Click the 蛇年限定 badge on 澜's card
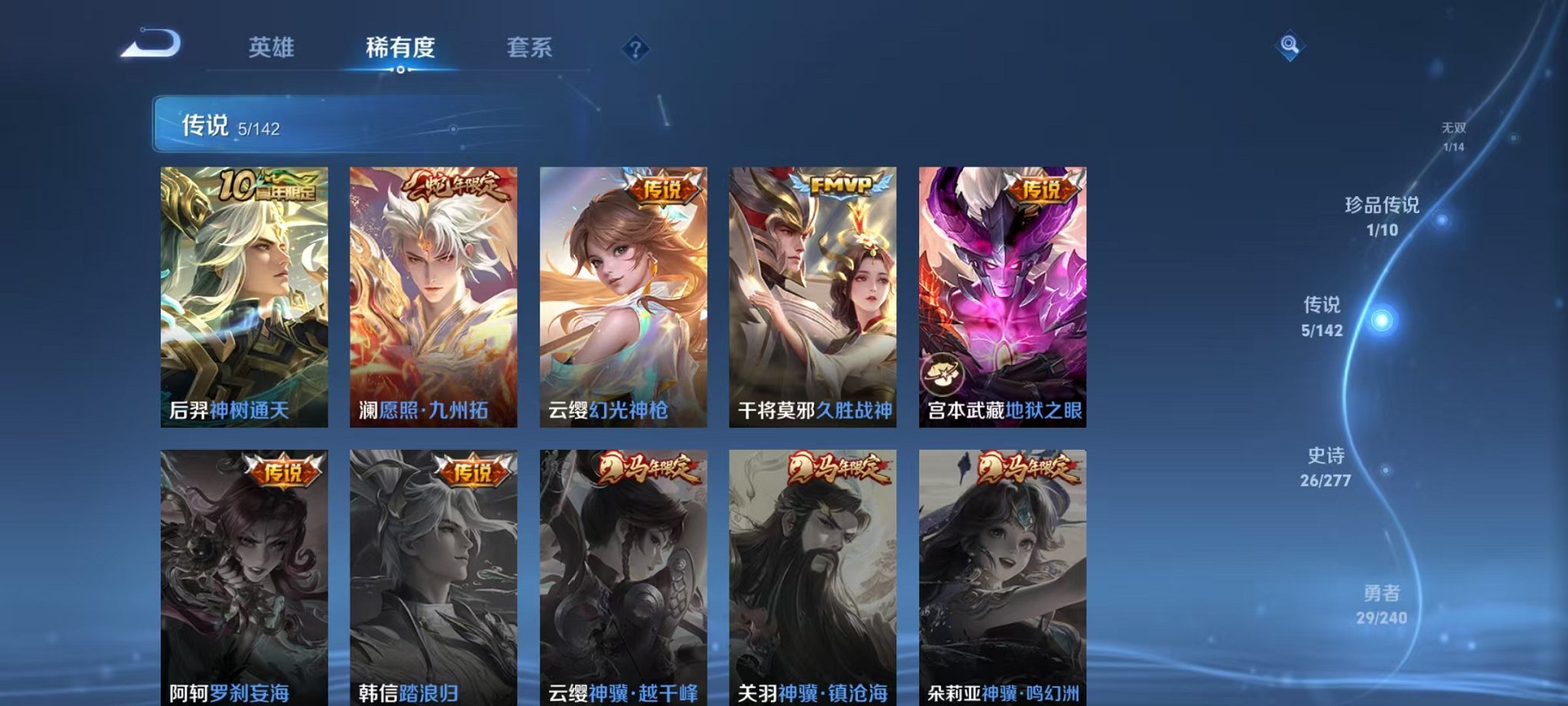The width and height of the screenshot is (1568, 706). point(457,185)
